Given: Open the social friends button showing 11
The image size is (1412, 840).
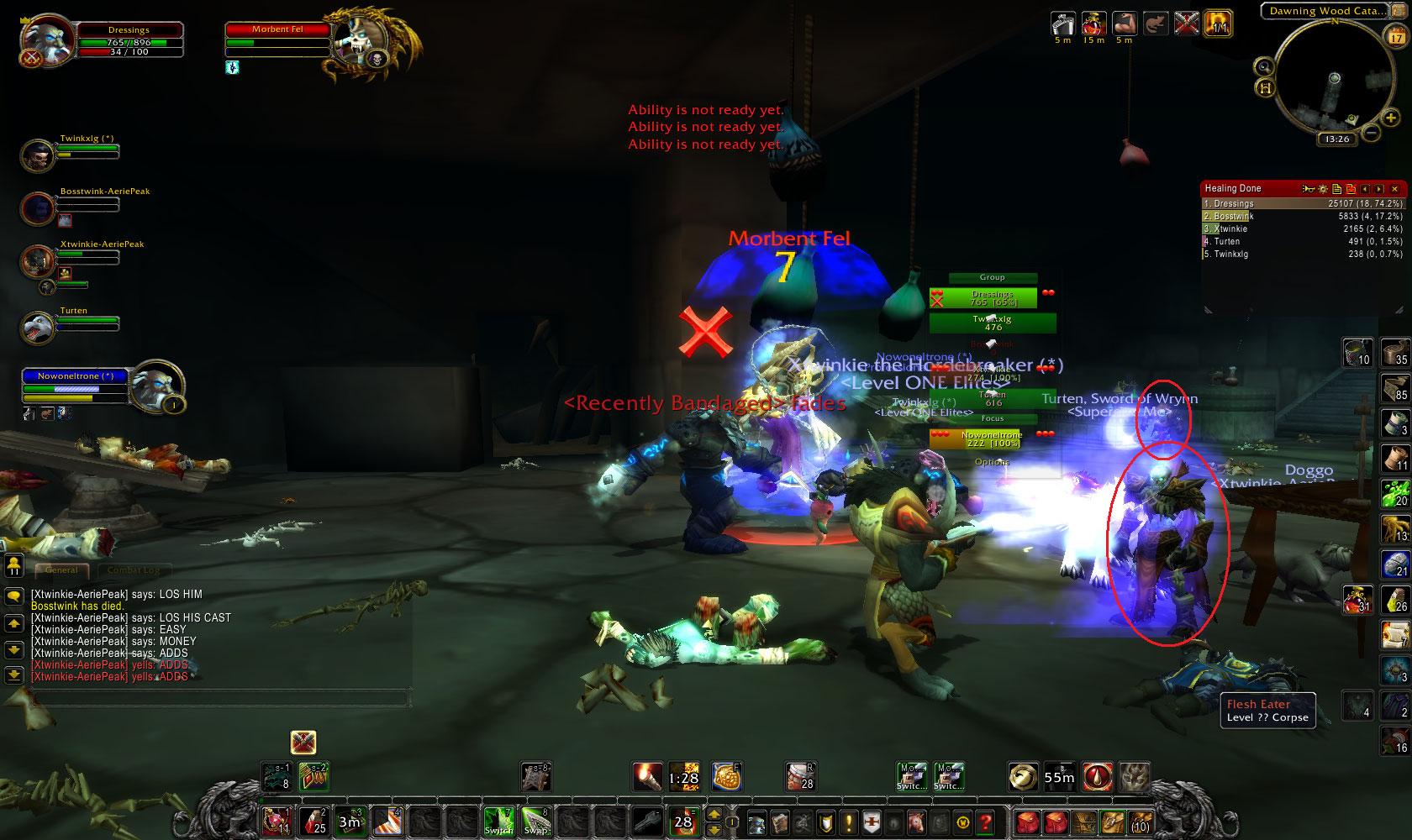Looking at the screenshot, I should click(13, 565).
